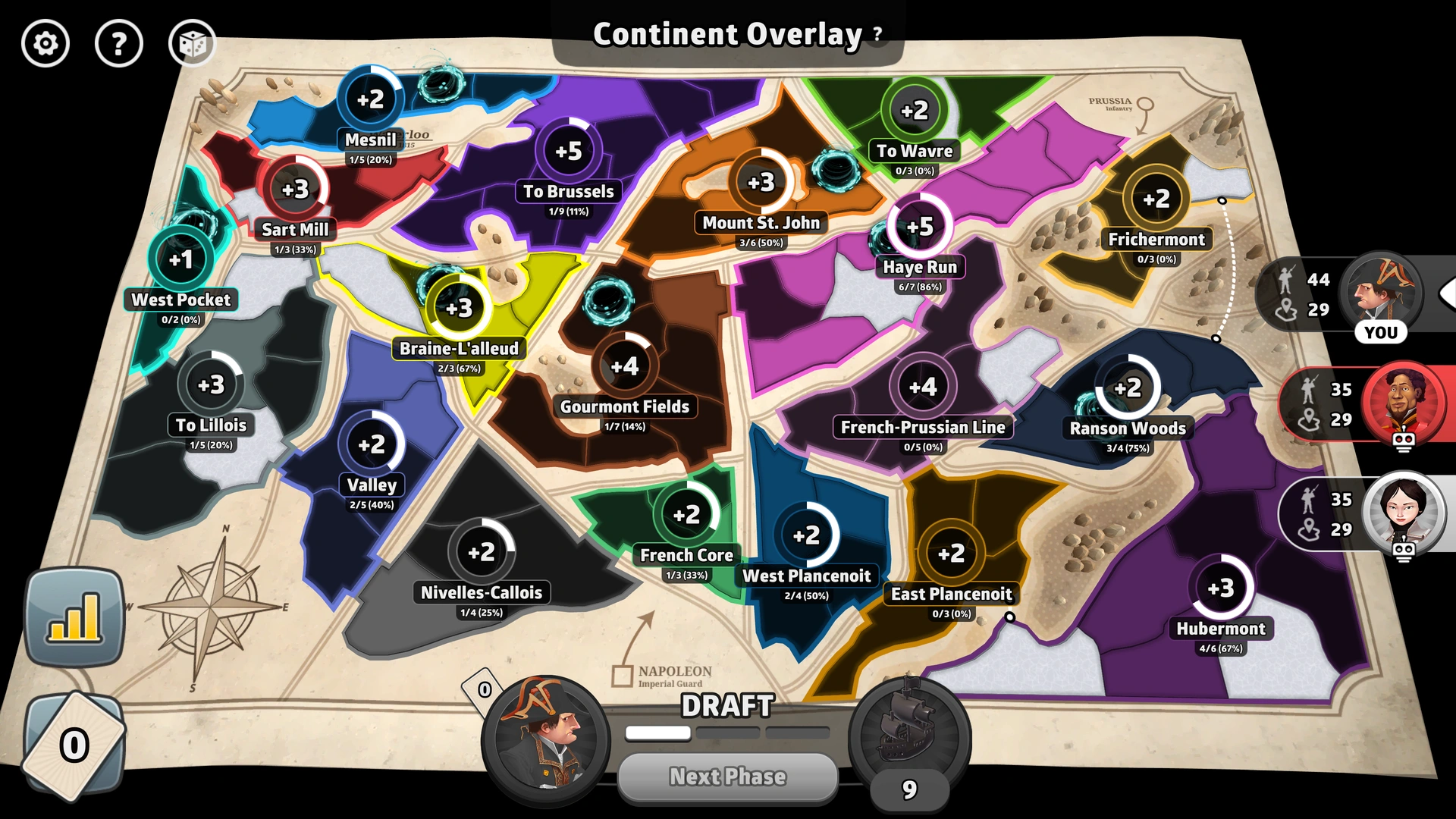Screen dimensions: 1456x819
Task: Open the settings gear icon
Action: click(x=45, y=43)
